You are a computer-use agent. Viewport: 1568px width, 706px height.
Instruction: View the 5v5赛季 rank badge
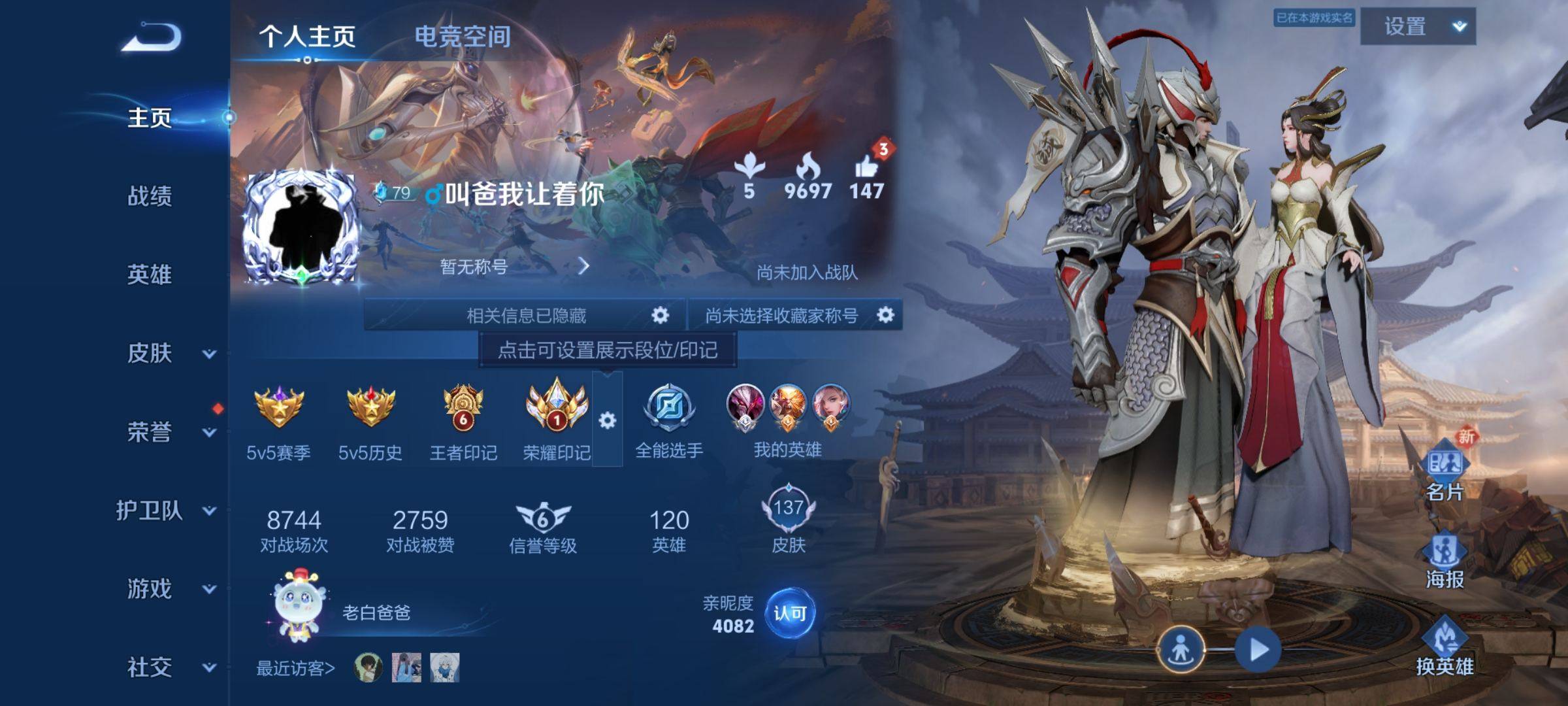pos(278,407)
